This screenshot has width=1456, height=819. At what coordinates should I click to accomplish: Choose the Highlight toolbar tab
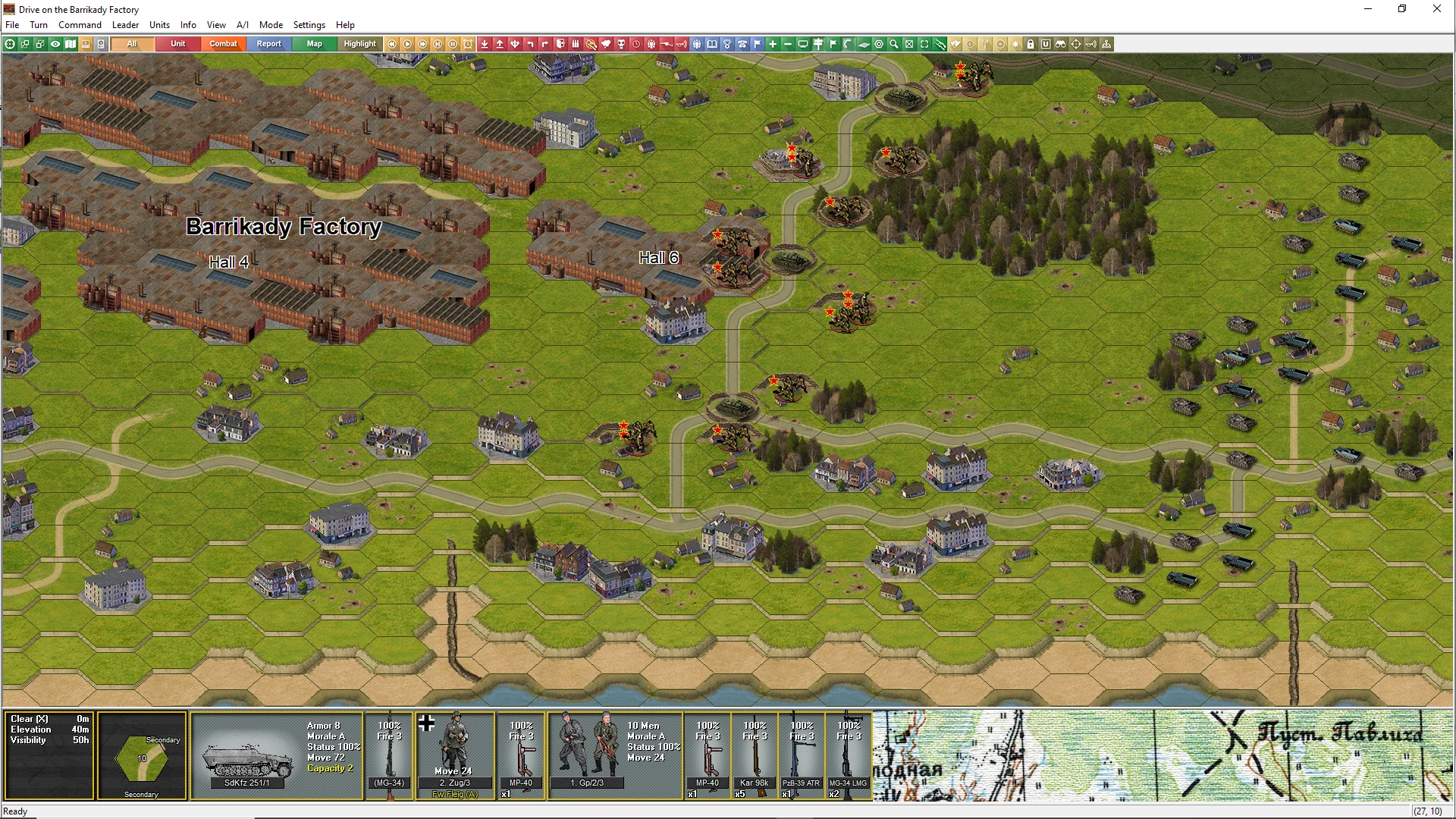(359, 44)
